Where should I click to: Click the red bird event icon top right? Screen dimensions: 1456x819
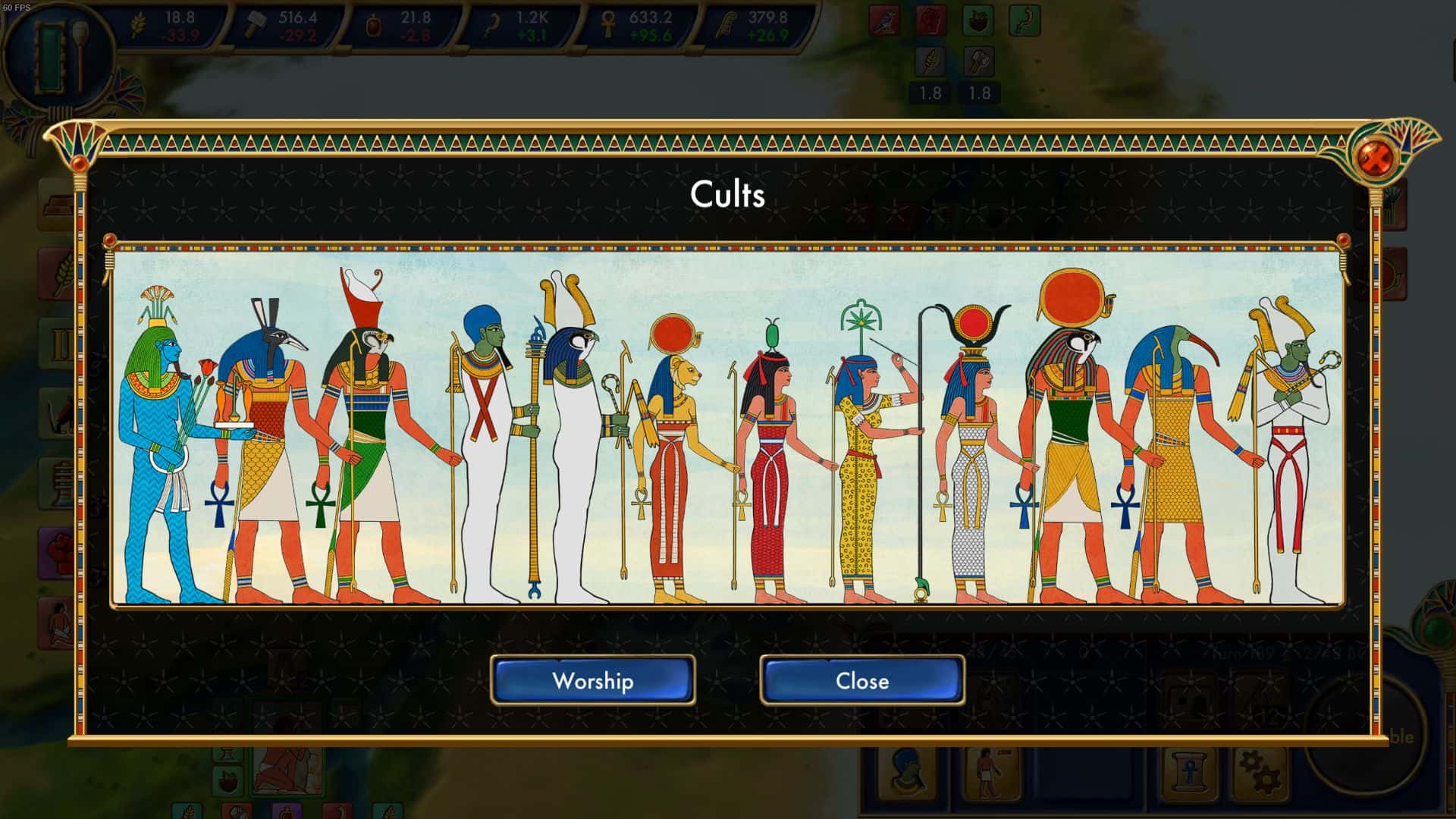(884, 18)
